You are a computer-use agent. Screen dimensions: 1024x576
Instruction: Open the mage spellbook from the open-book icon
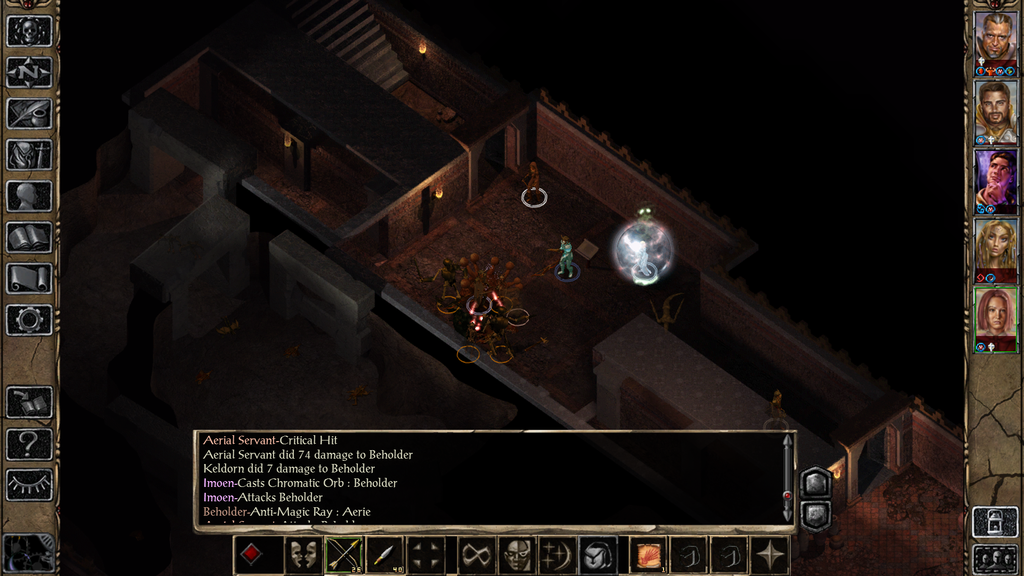point(29,237)
